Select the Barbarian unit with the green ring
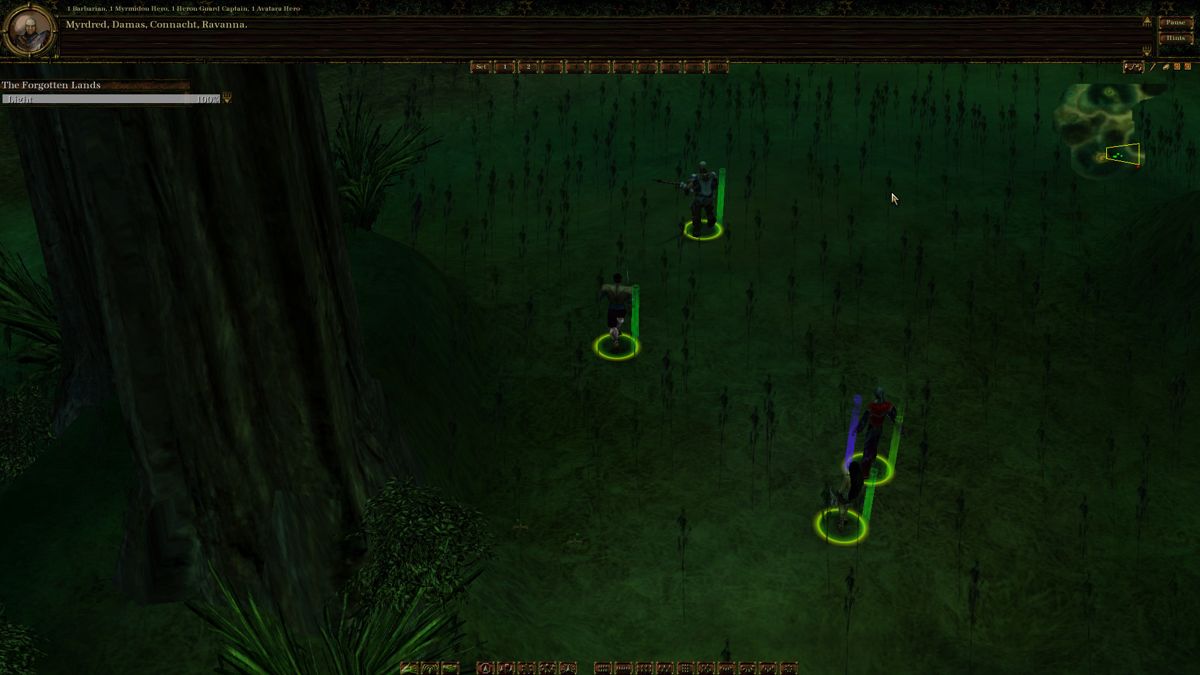This screenshot has height=675, width=1200. pos(616,312)
